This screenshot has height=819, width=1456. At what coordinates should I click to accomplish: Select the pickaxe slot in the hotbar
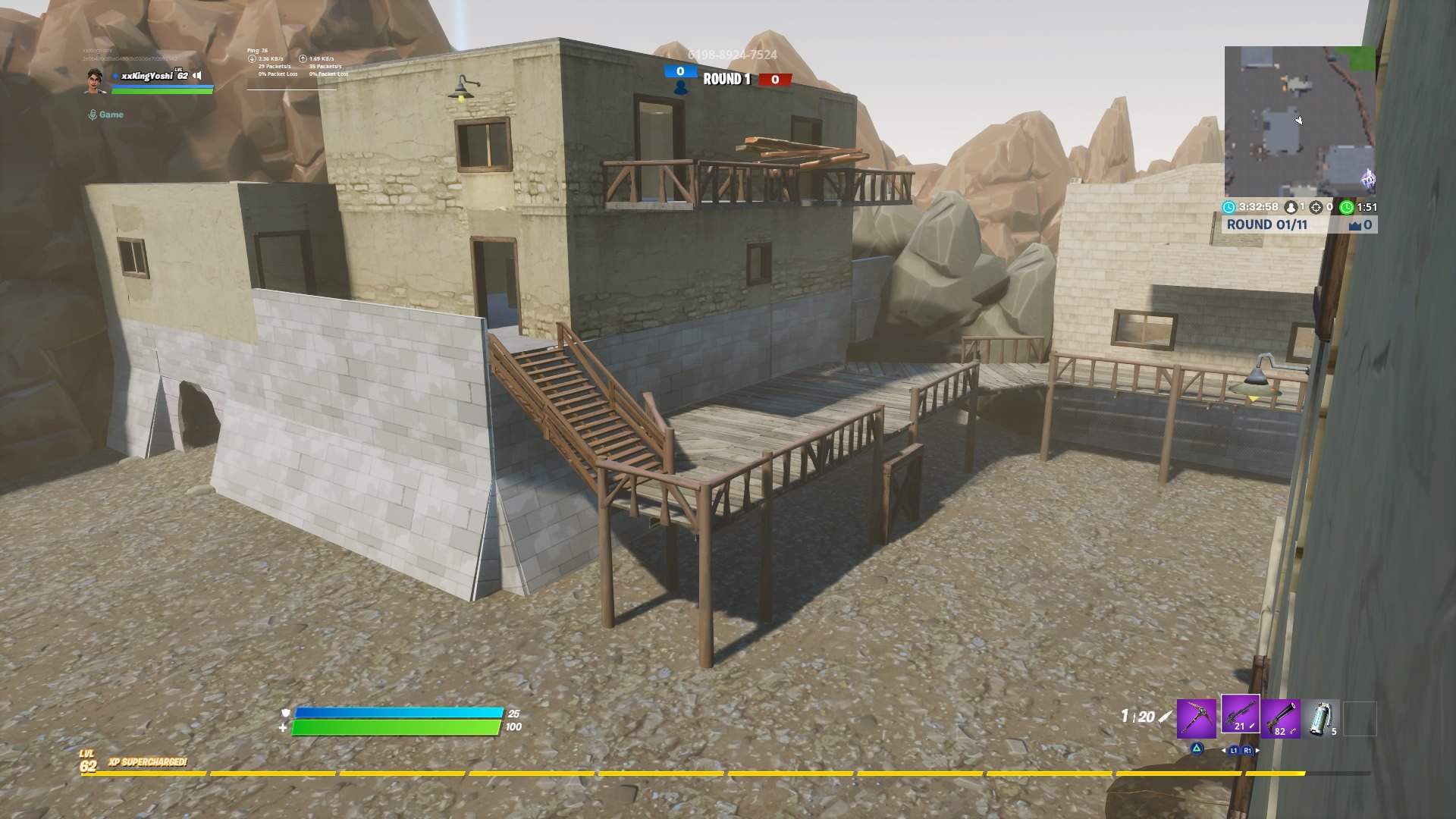[1196, 717]
